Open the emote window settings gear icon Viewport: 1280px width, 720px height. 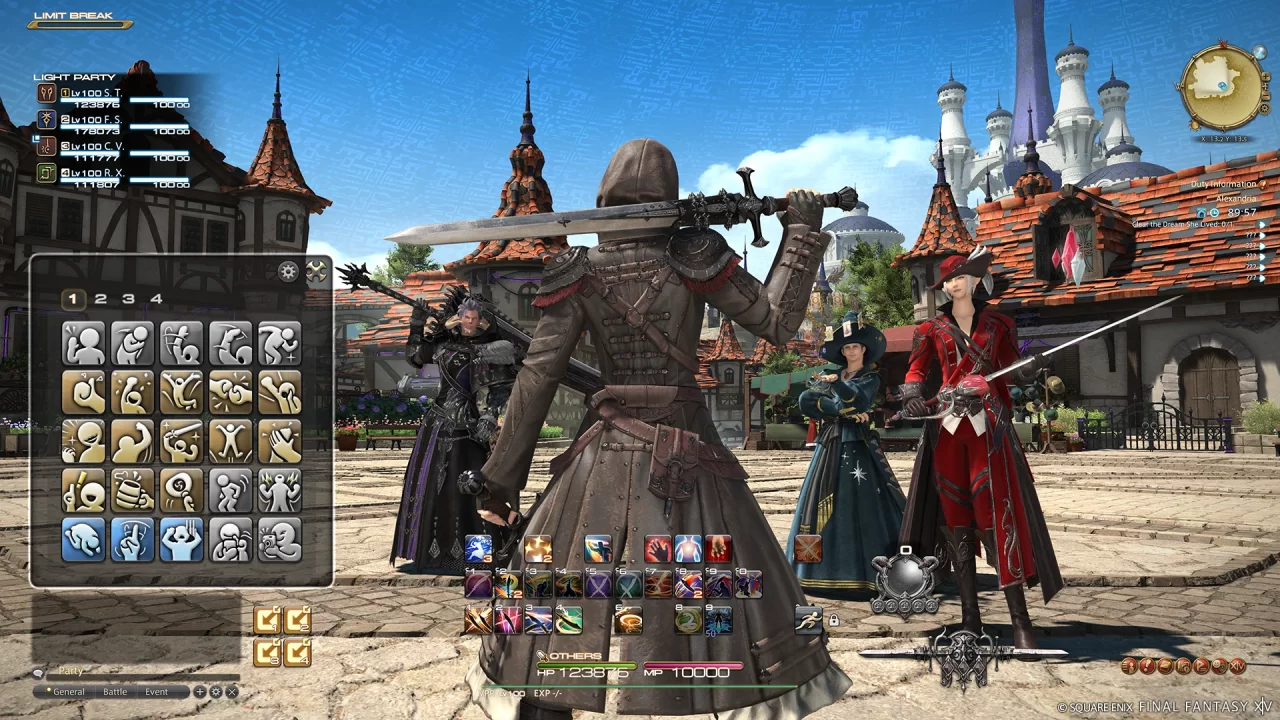[288, 270]
